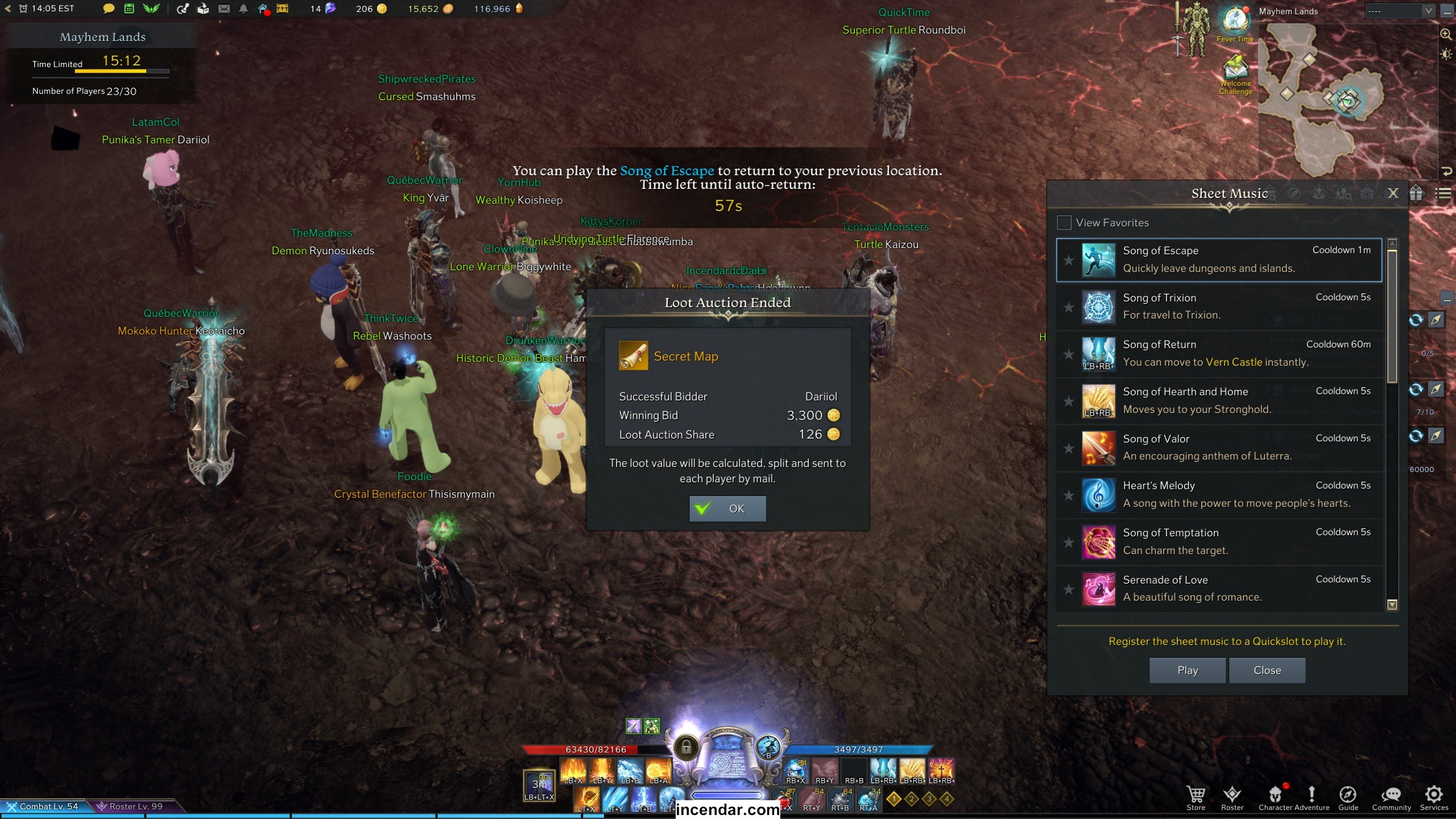Toggle the View Favorites checkbox
Image resolution: width=1456 pixels, height=819 pixels.
(x=1064, y=223)
